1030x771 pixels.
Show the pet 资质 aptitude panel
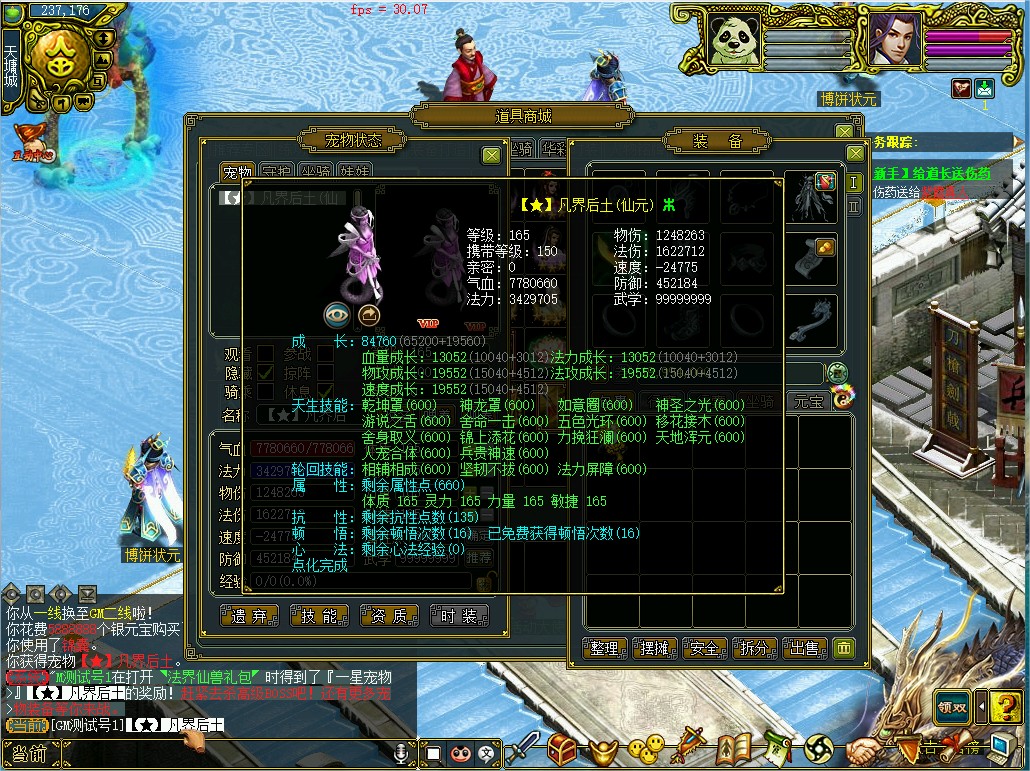(x=389, y=616)
